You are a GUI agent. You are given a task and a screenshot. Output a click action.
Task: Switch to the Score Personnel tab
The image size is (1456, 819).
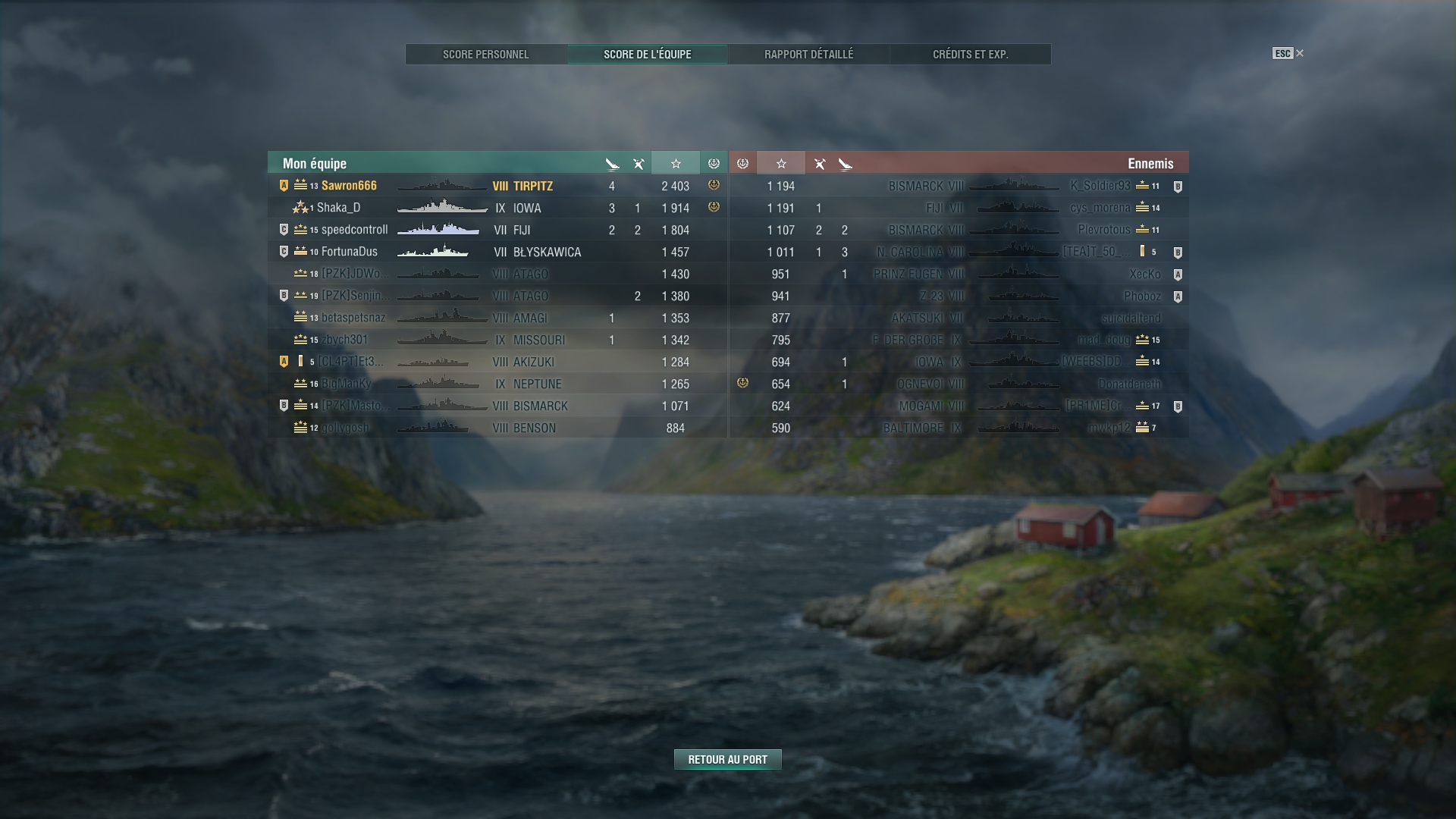pos(486,55)
